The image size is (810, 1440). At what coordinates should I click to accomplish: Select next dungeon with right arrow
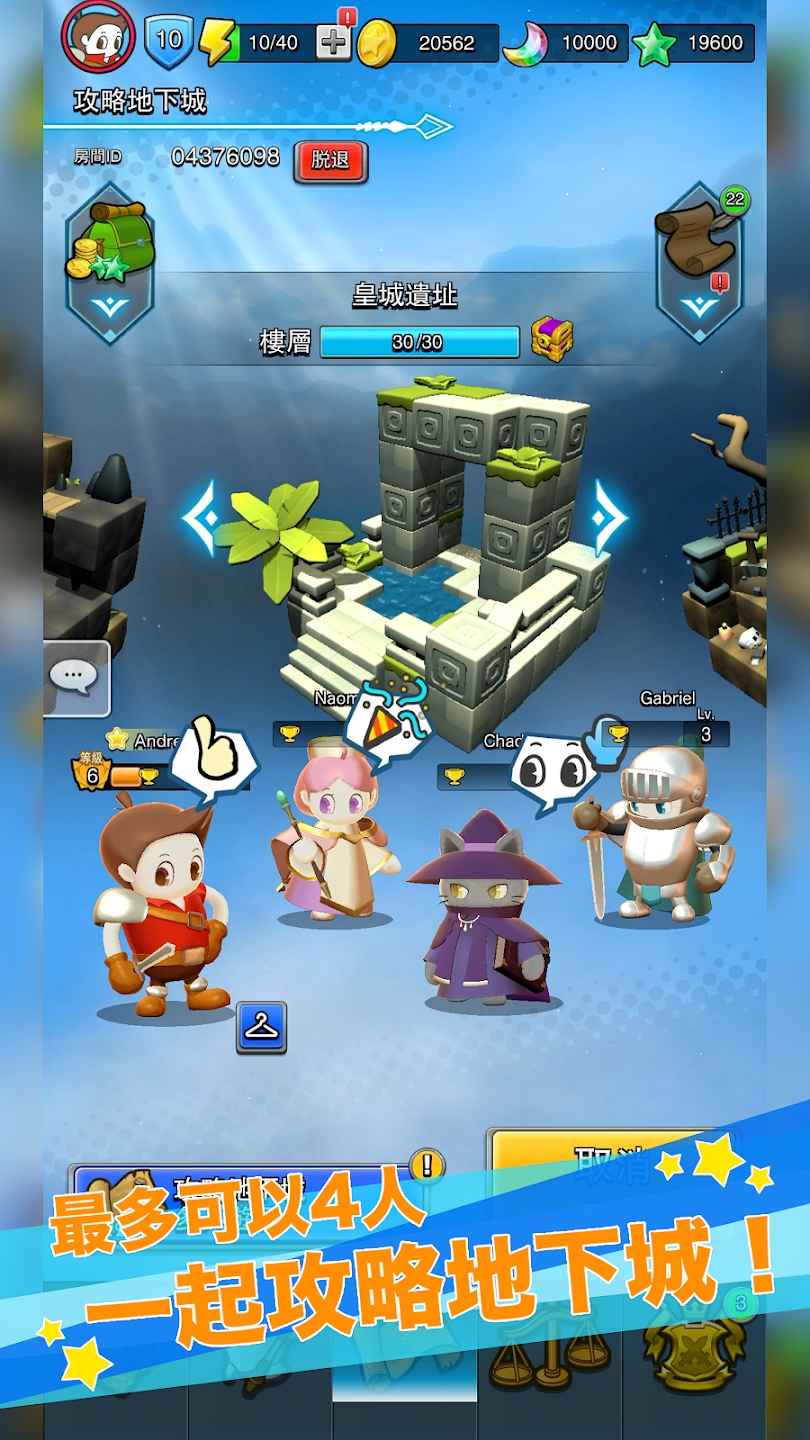608,517
